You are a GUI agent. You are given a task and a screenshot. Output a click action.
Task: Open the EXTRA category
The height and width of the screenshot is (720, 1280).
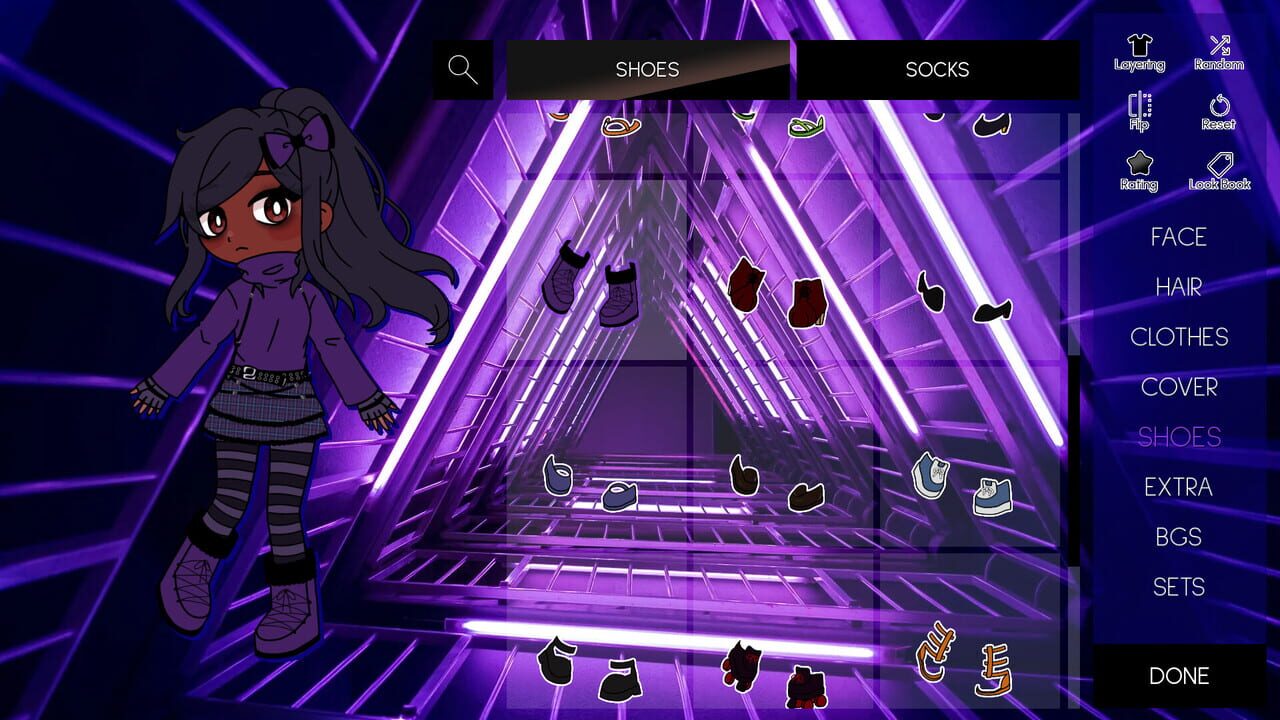1180,487
